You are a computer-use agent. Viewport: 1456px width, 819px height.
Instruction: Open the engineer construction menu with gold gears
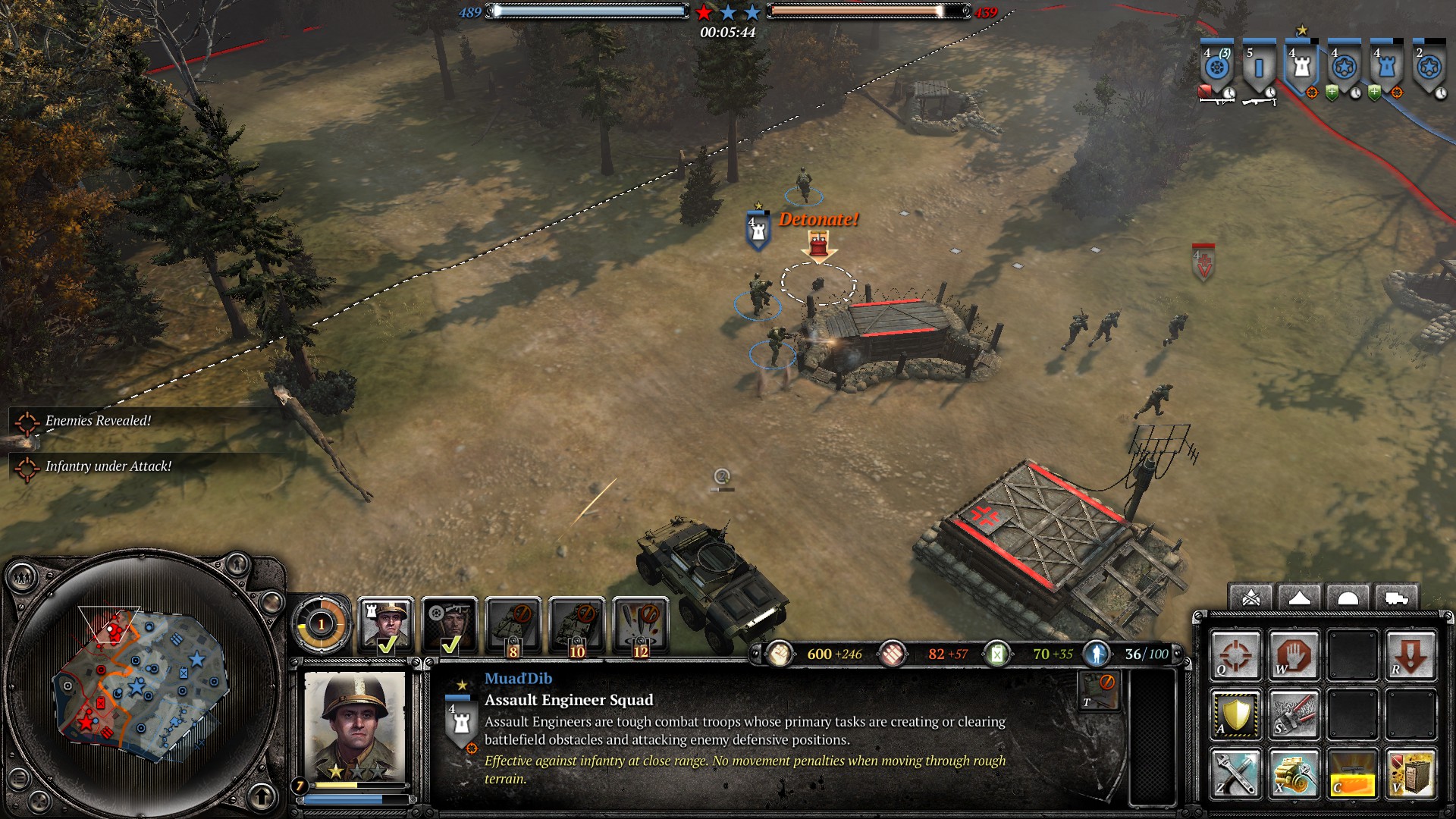(x=1294, y=773)
